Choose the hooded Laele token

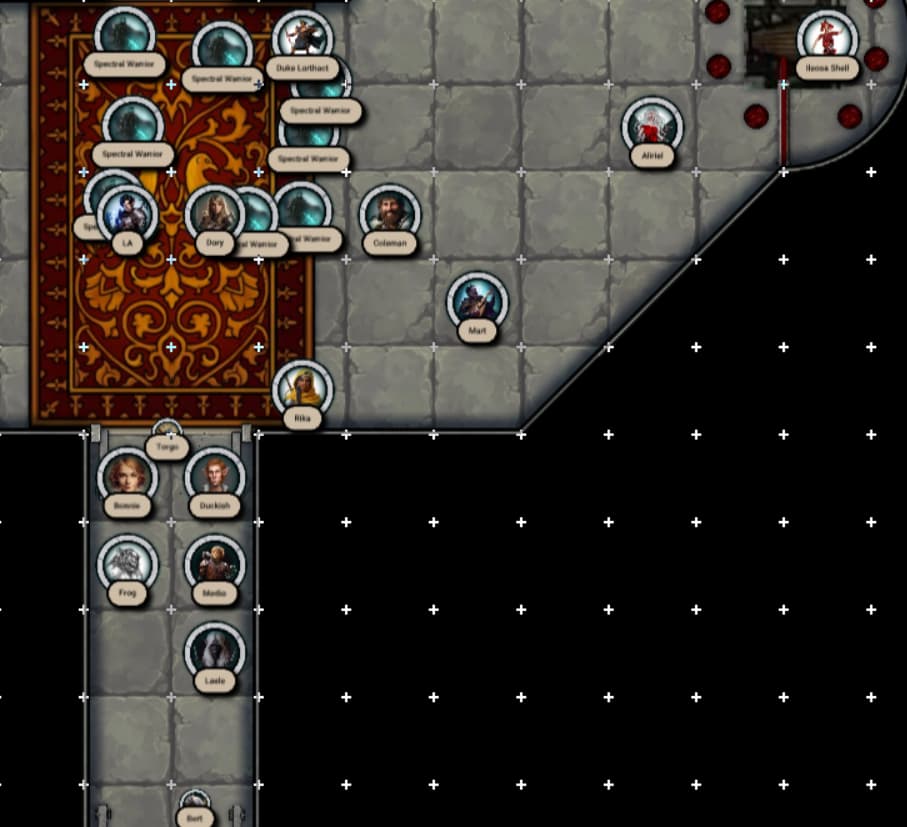click(214, 652)
